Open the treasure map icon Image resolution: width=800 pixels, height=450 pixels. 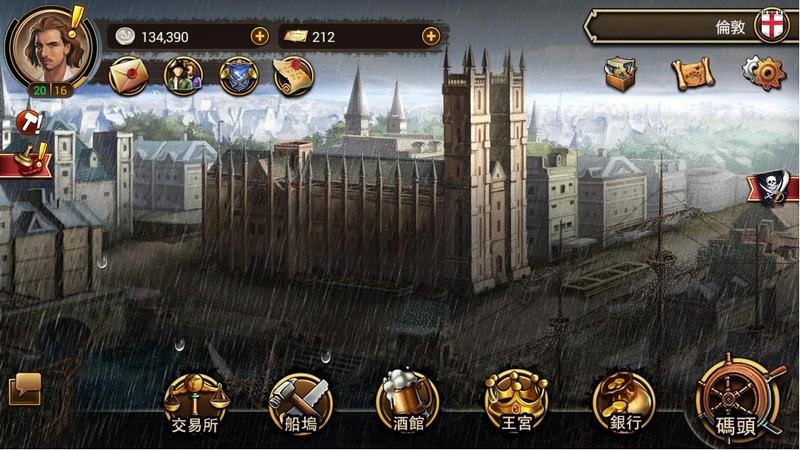(690, 72)
